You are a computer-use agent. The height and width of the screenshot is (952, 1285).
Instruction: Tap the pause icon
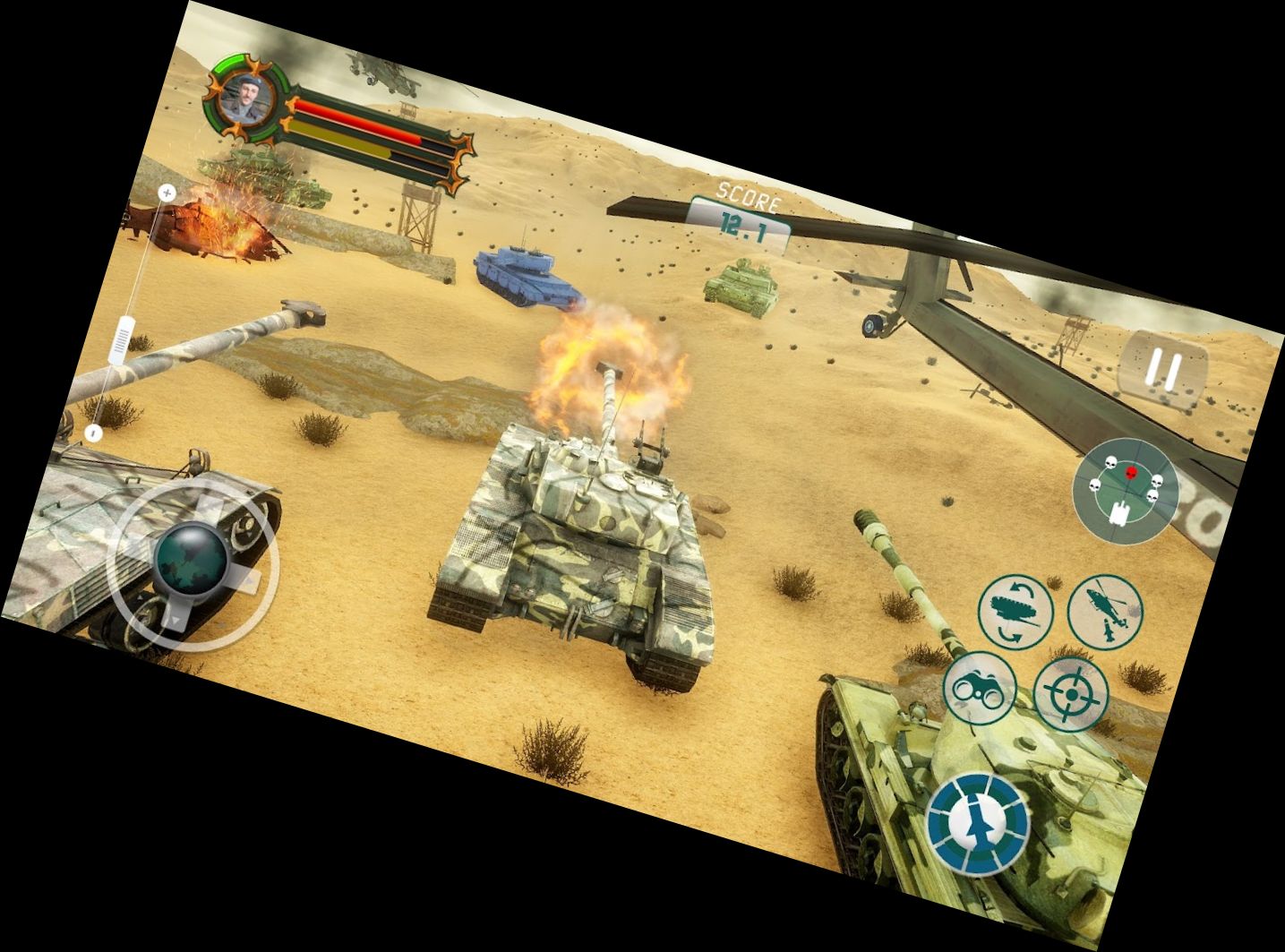pyautogui.click(x=1164, y=368)
